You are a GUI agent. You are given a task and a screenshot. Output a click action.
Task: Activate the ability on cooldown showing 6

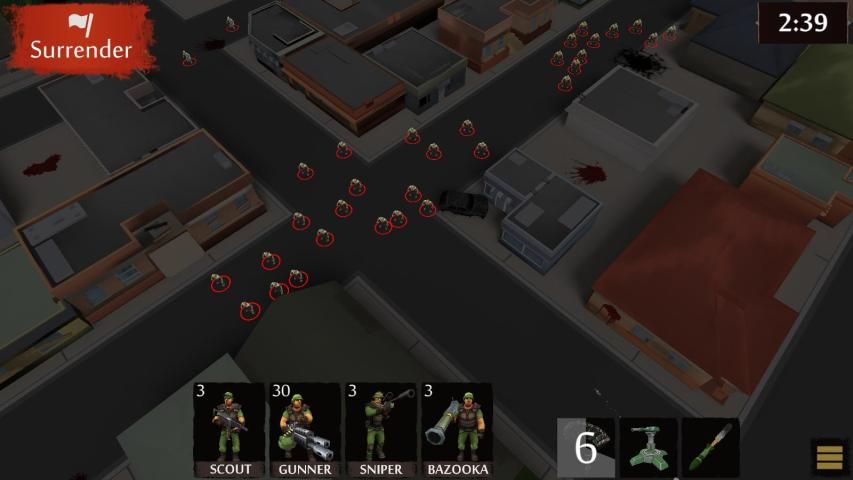(585, 447)
